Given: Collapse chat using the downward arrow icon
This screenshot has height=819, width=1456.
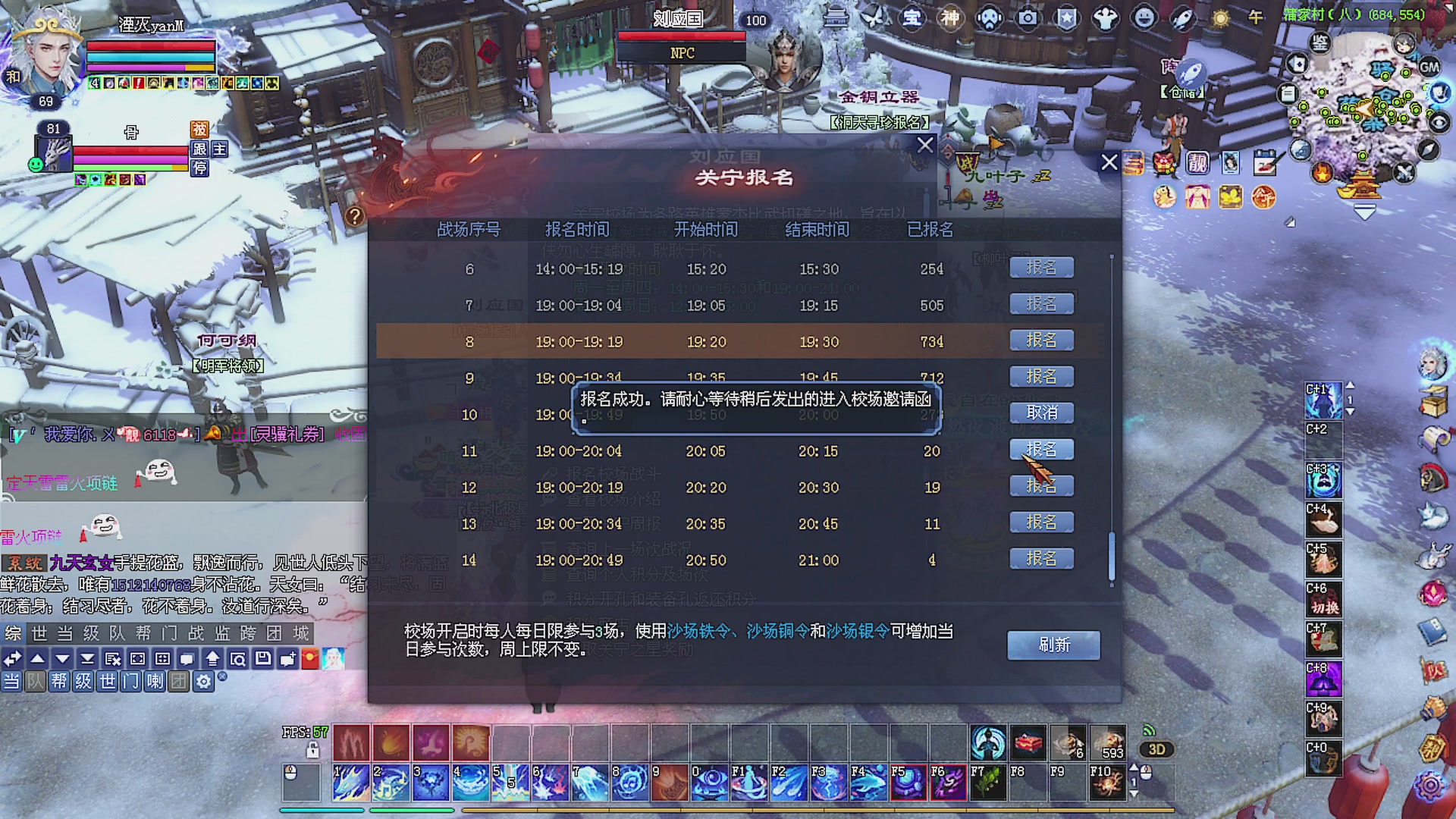Looking at the screenshot, I should [x=63, y=659].
